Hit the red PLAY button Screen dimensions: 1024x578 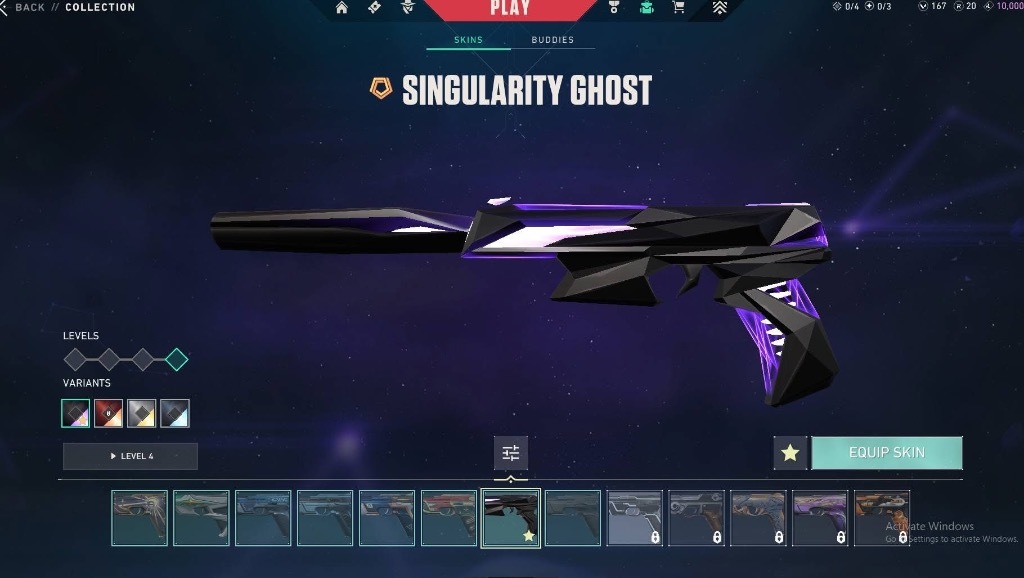pyautogui.click(x=510, y=9)
